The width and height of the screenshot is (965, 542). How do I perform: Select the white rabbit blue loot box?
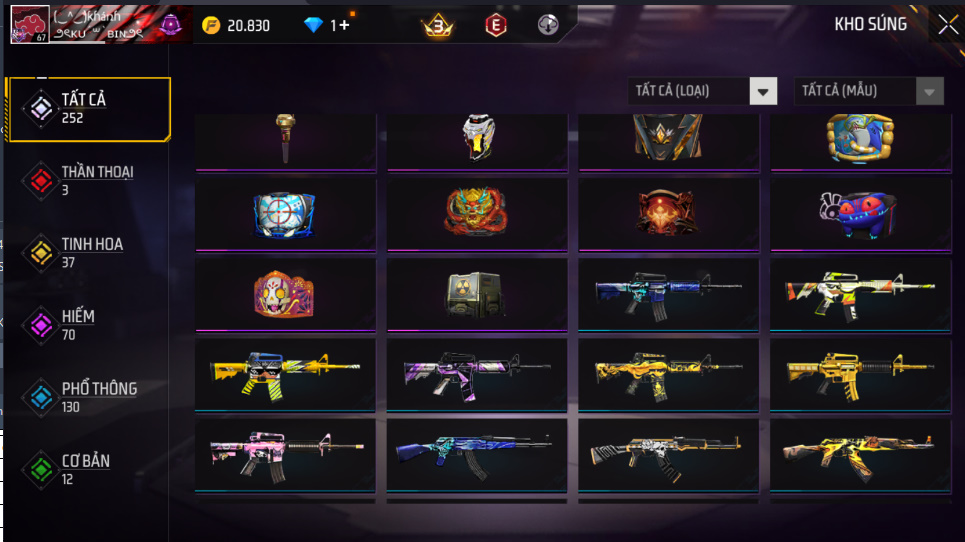click(x=860, y=213)
